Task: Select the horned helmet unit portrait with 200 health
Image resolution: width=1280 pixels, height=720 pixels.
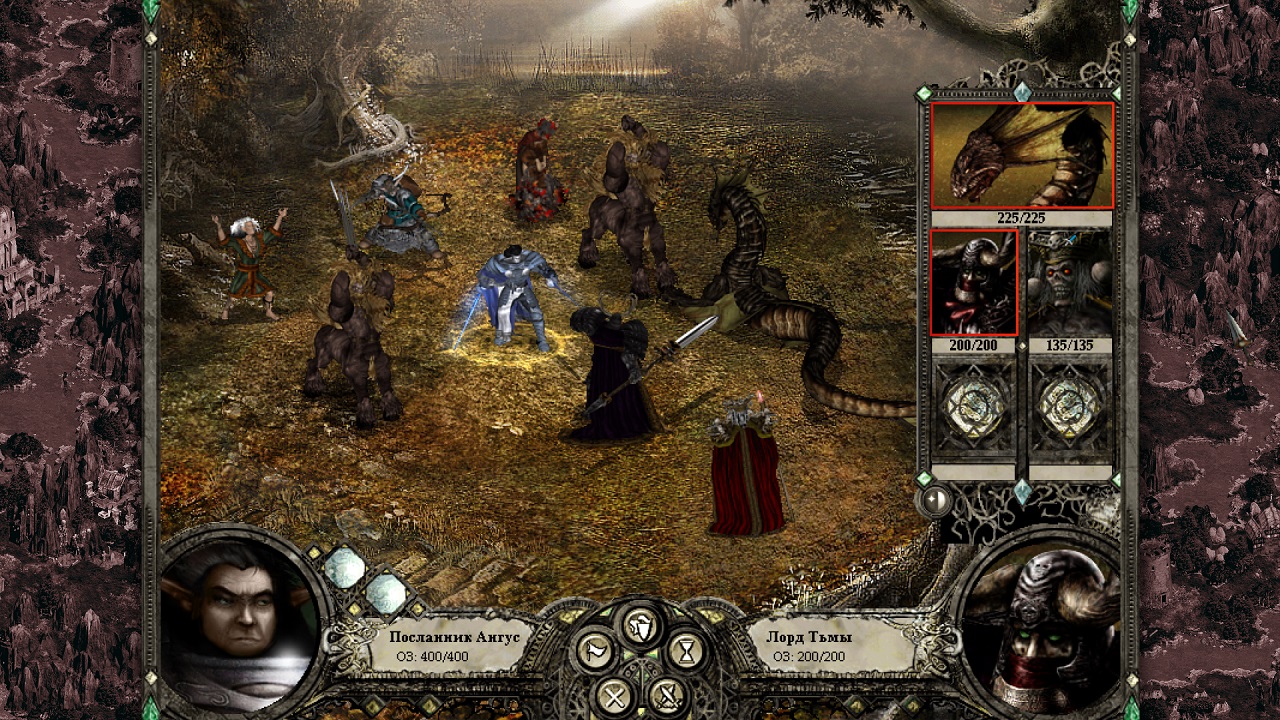Action: [974, 283]
